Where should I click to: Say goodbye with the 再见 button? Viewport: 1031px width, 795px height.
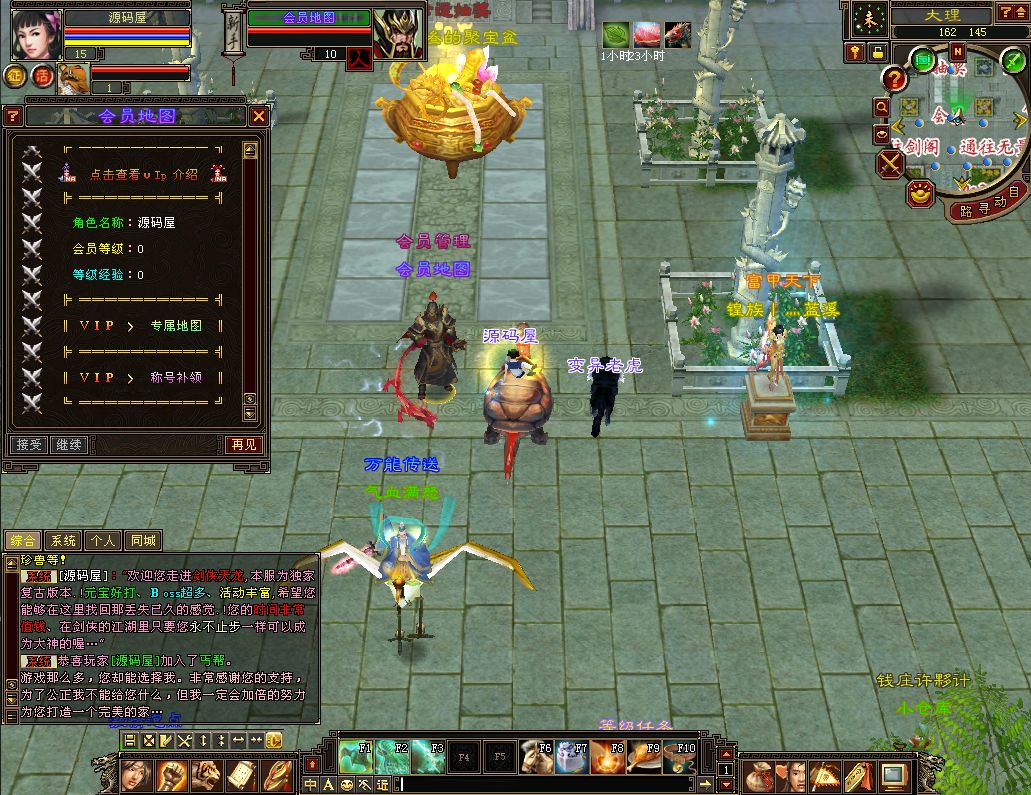(x=245, y=444)
